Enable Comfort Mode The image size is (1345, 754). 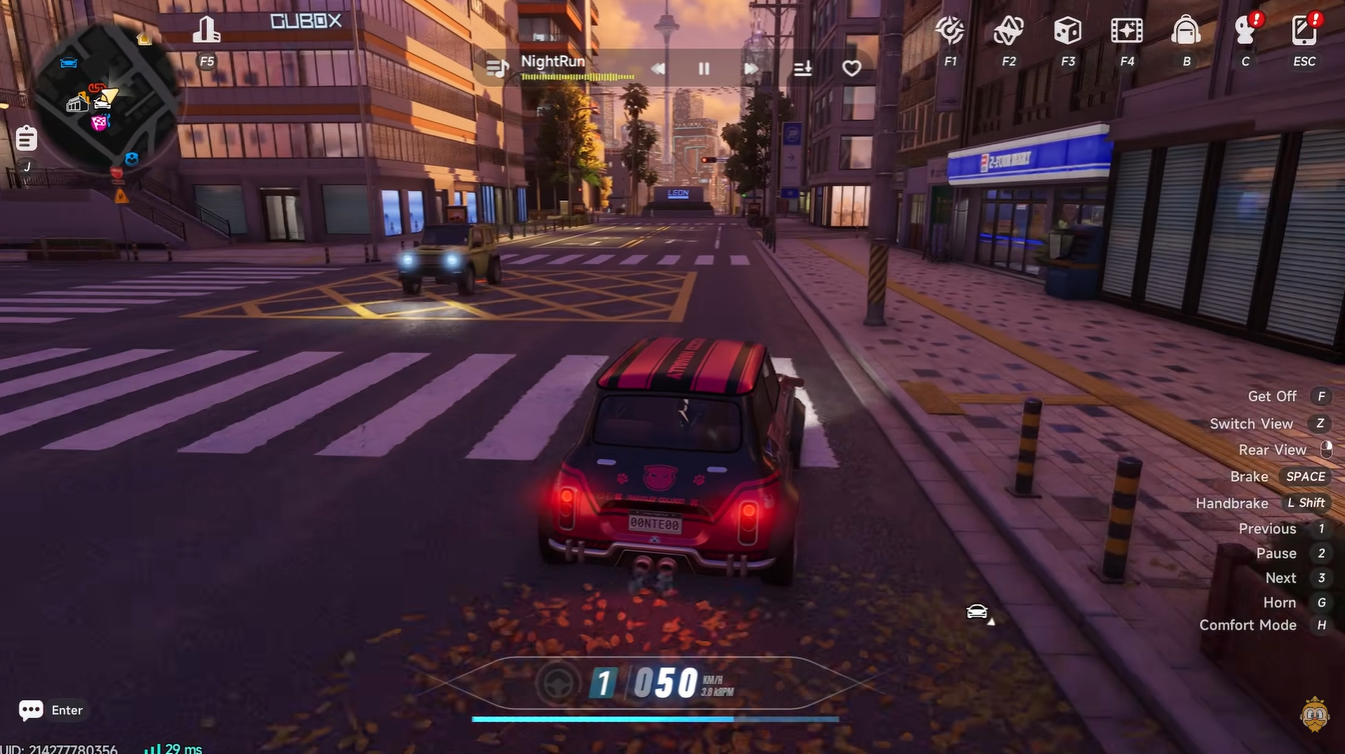pyautogui.click(x=1248, y=624)
